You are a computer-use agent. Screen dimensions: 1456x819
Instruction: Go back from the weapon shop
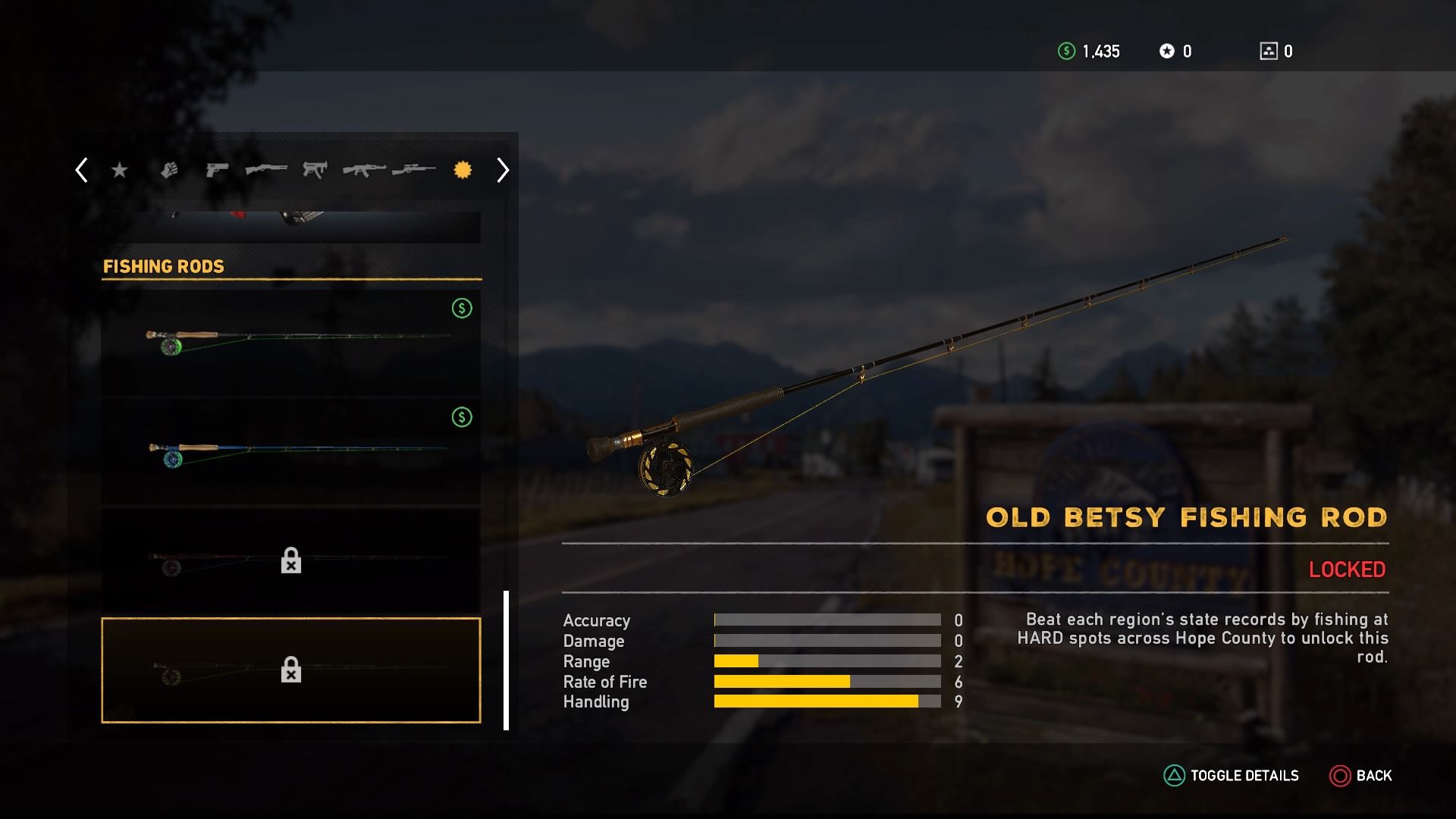point(1360,776)
